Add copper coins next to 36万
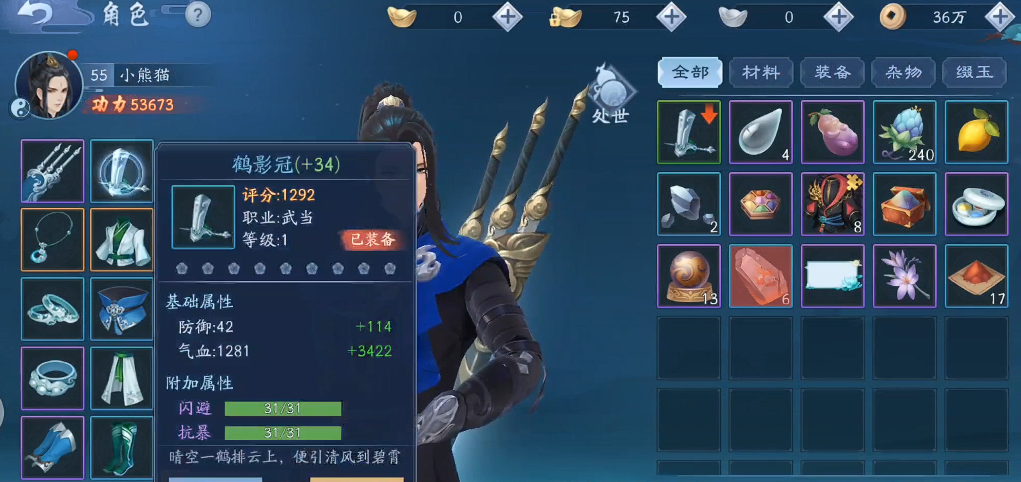 pos(999,16)
